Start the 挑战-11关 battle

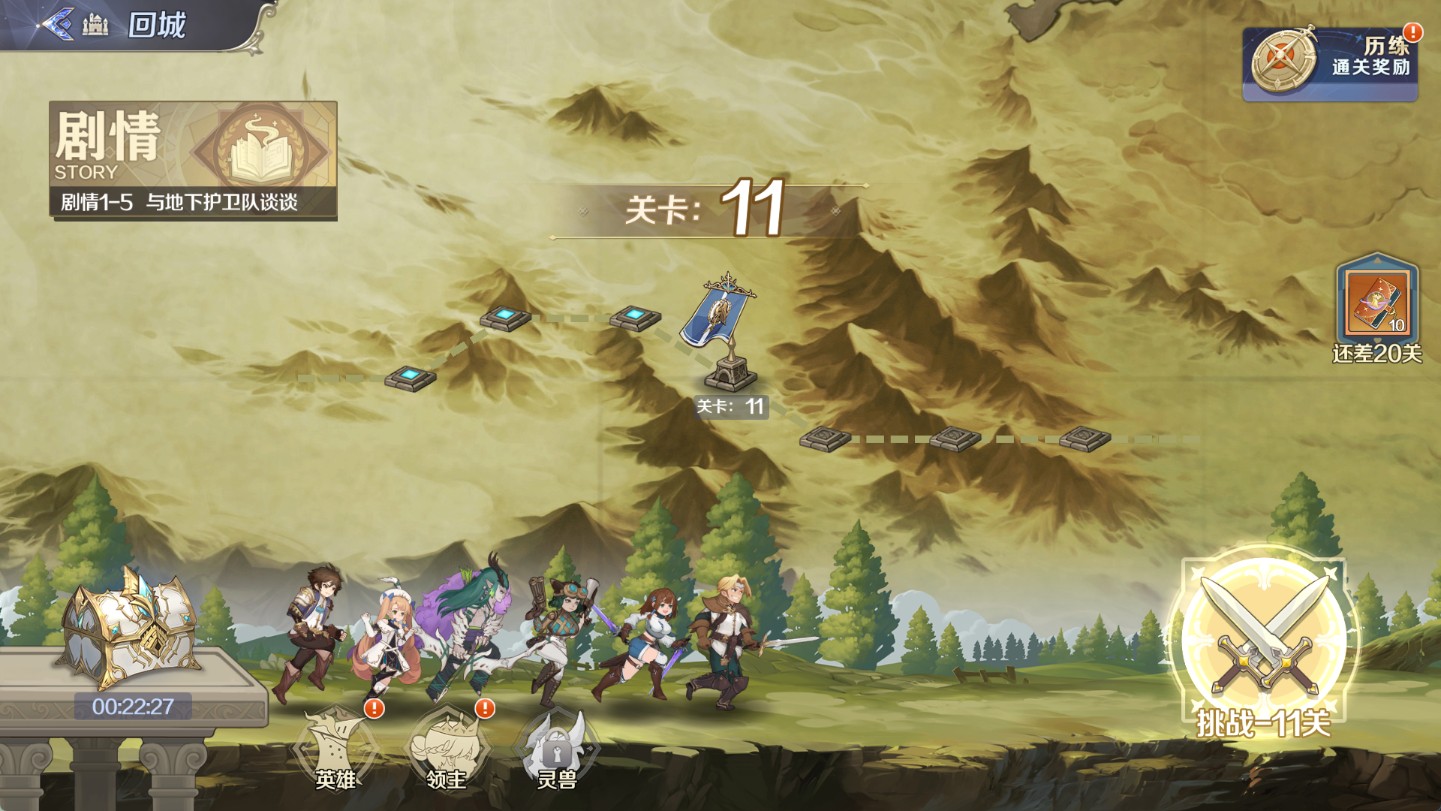pos(1264,640)
